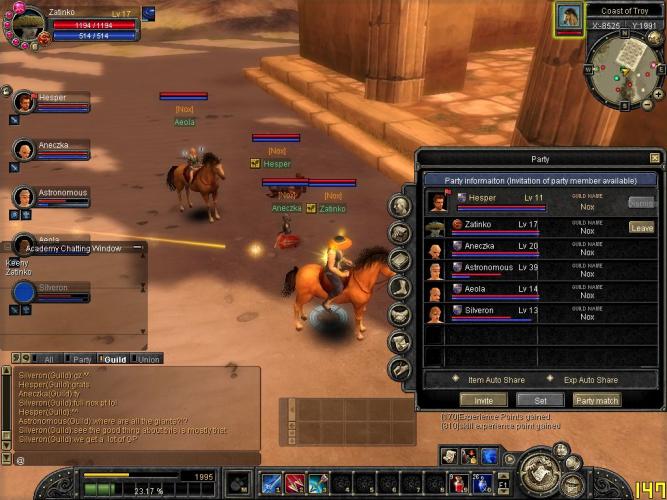Target Hesper's party frame portrait

coord(23,102)
